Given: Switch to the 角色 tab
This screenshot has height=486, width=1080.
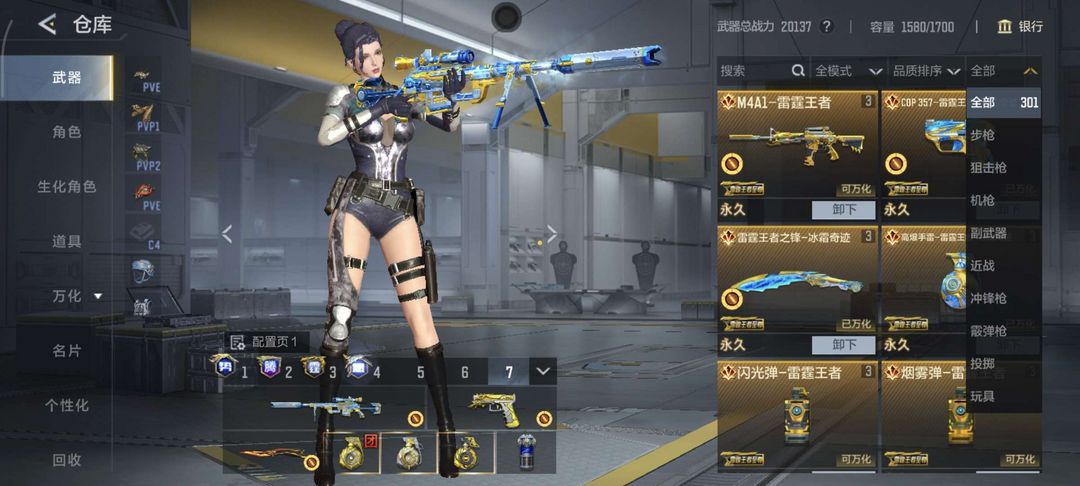Looking at the screenshot, I should click(x=66, y=132).
